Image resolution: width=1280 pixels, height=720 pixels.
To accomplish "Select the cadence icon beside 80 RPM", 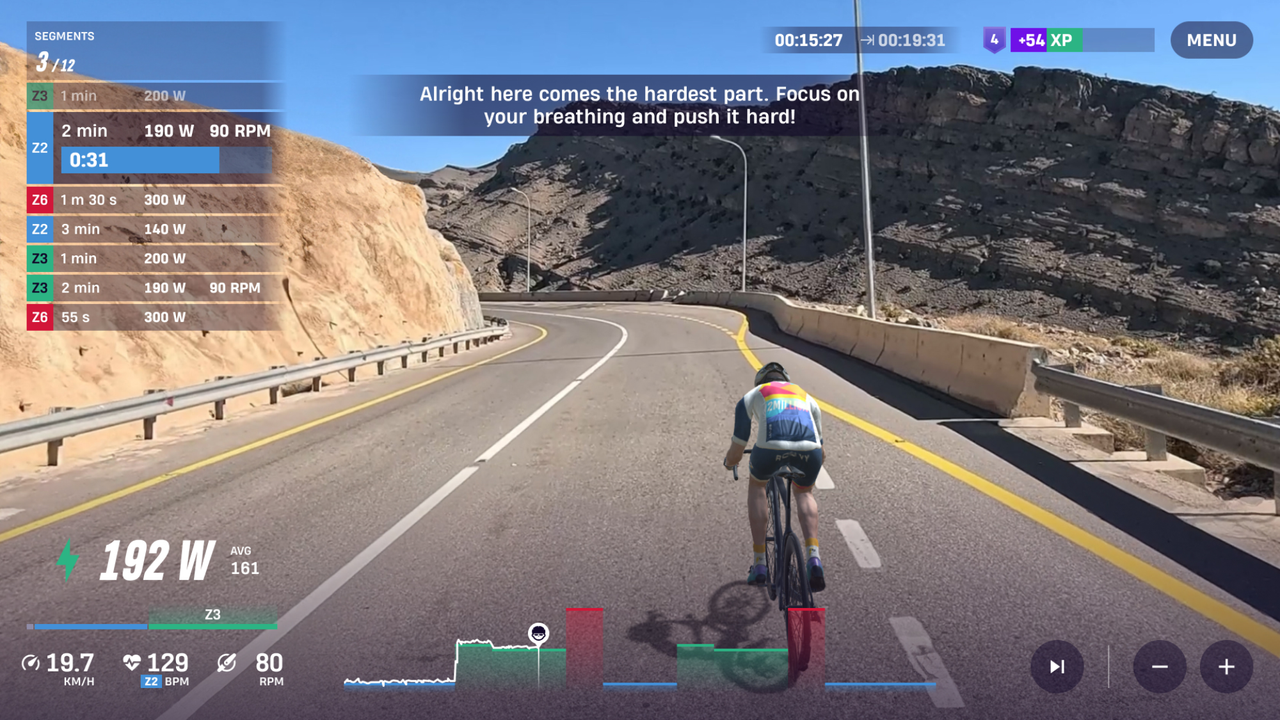I will (226, 662).
